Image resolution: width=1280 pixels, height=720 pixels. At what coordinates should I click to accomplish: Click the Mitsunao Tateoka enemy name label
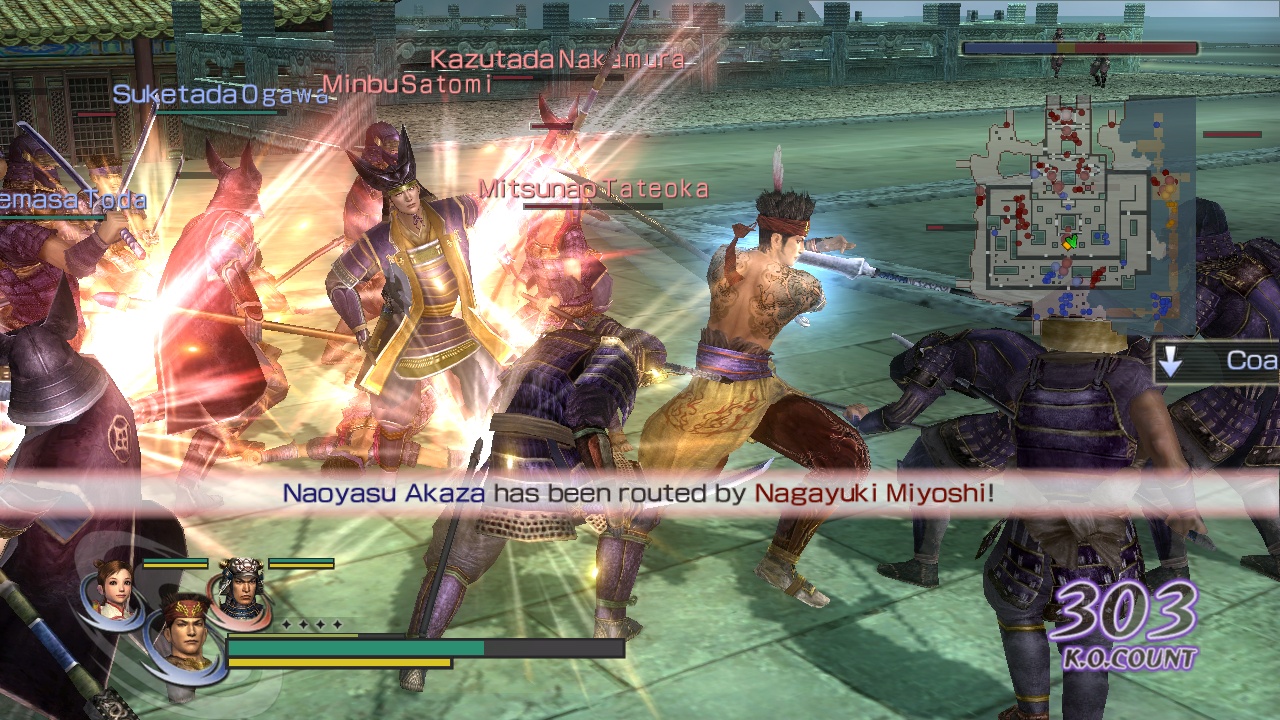pos(592,186)
